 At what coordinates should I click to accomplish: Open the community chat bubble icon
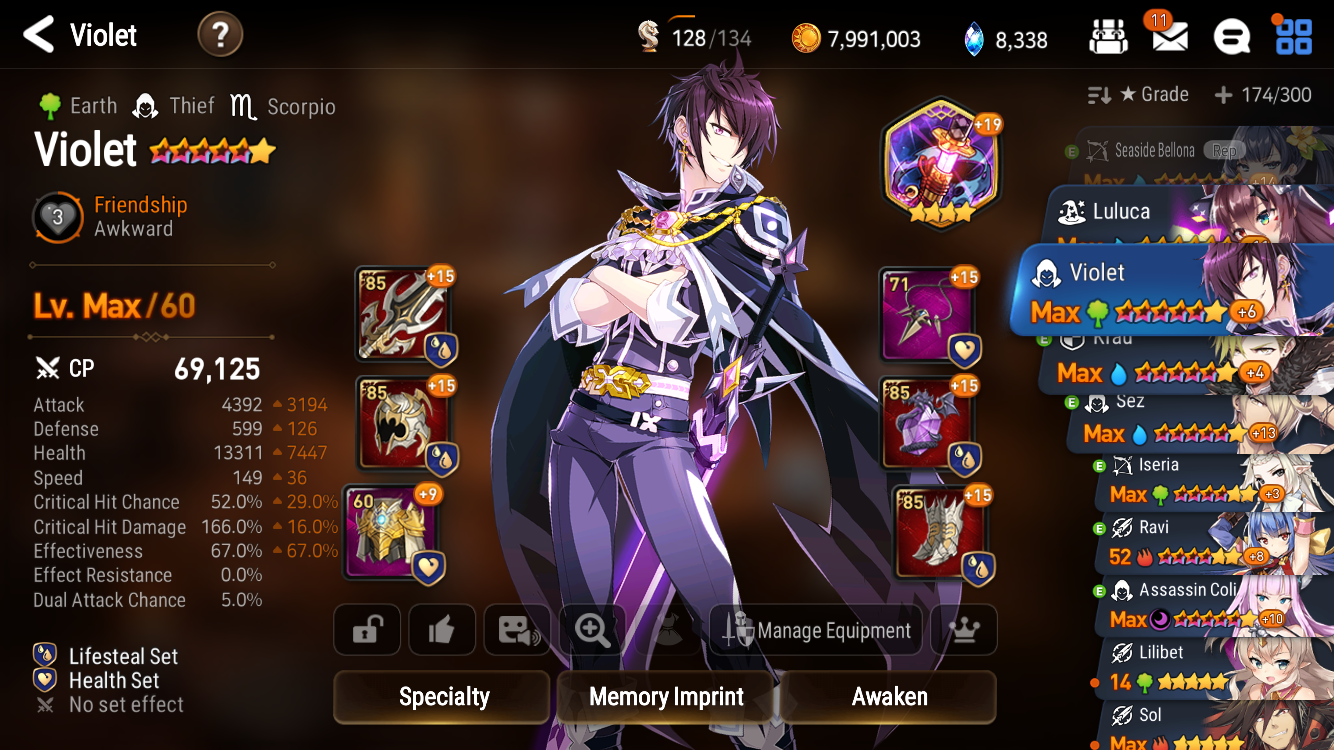click(x=1232, y=36)
